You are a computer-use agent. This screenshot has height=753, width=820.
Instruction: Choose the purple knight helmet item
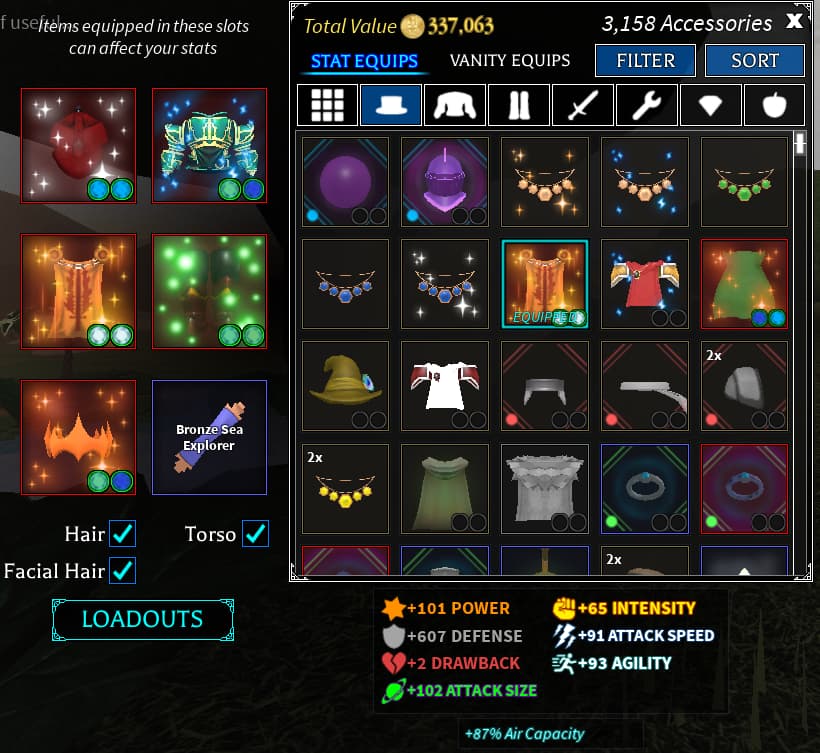[x=445, y=181]
